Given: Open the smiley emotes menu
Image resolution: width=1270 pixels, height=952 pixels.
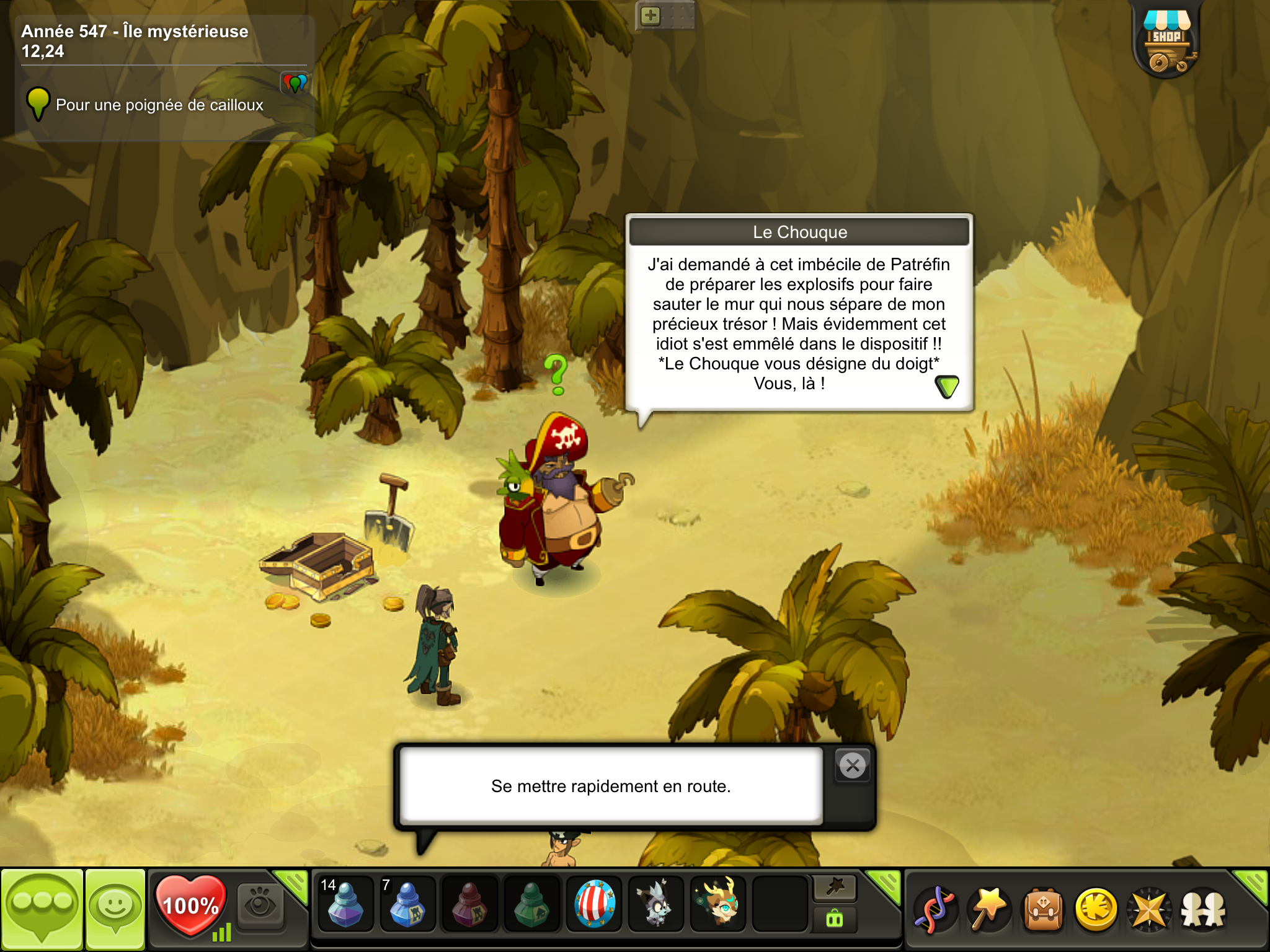Looking at the screenshot, I should coord(115,909).
